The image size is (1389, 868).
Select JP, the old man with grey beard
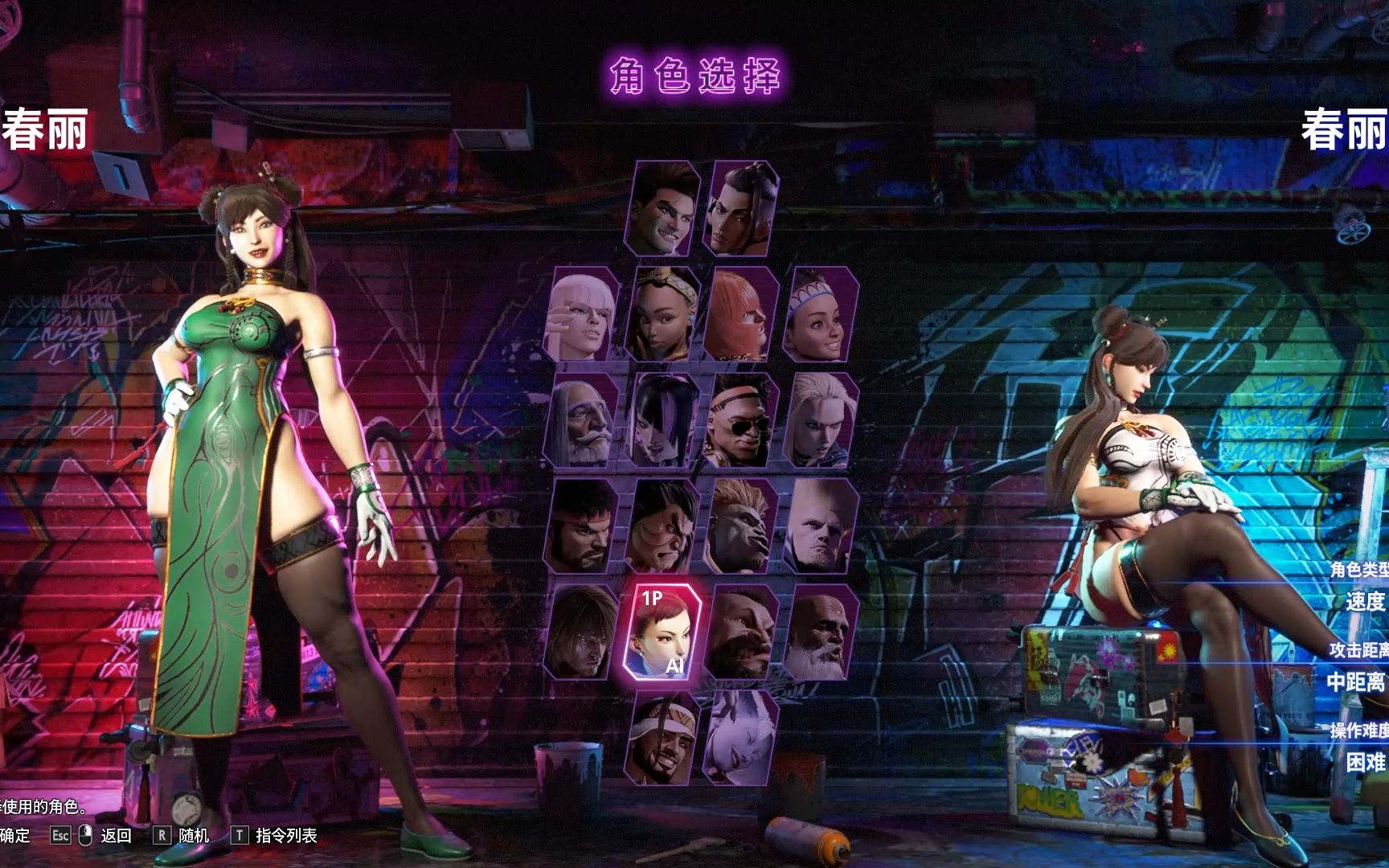point(583,421)
